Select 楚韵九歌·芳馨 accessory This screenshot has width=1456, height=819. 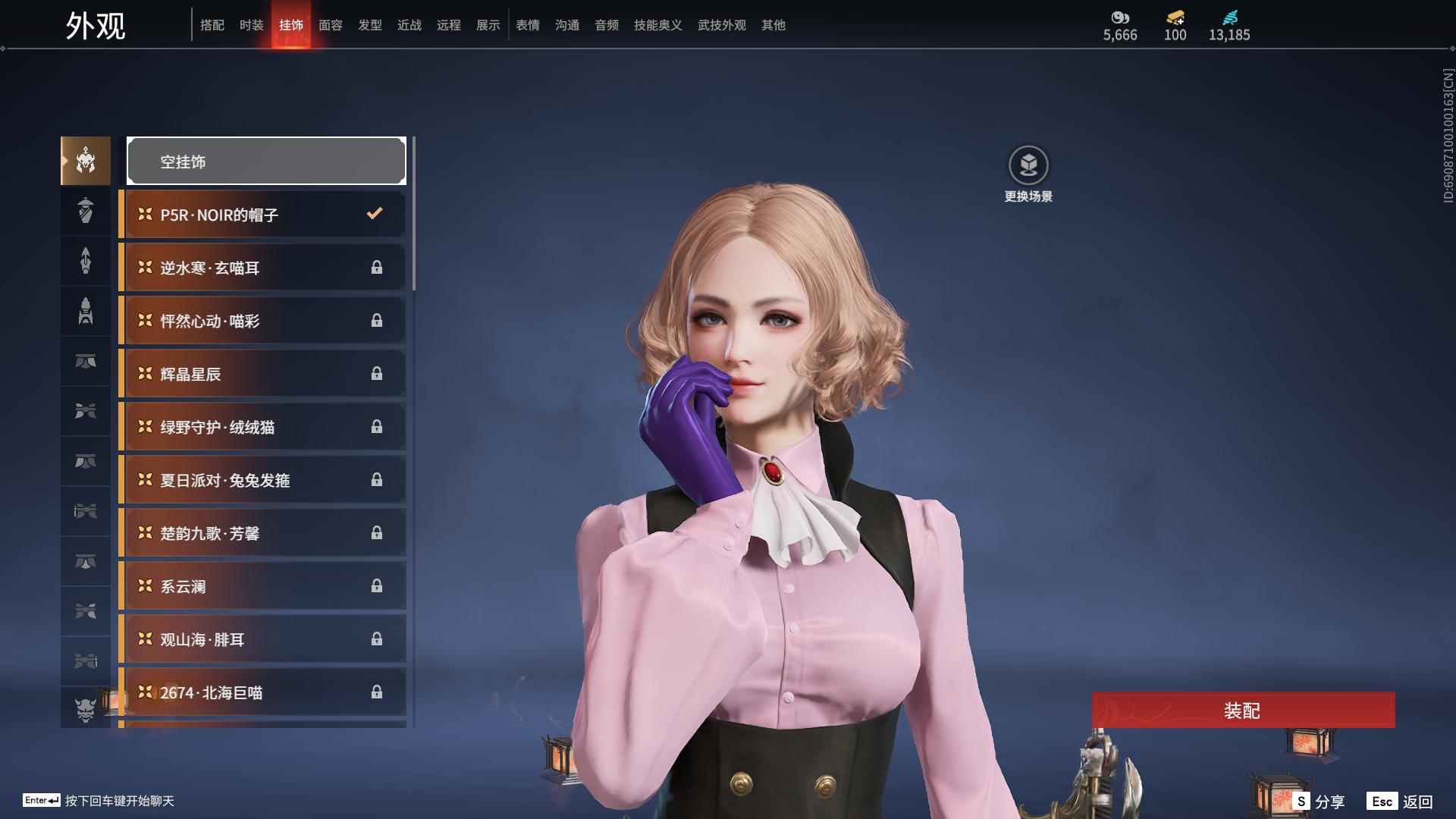(263, 533)
